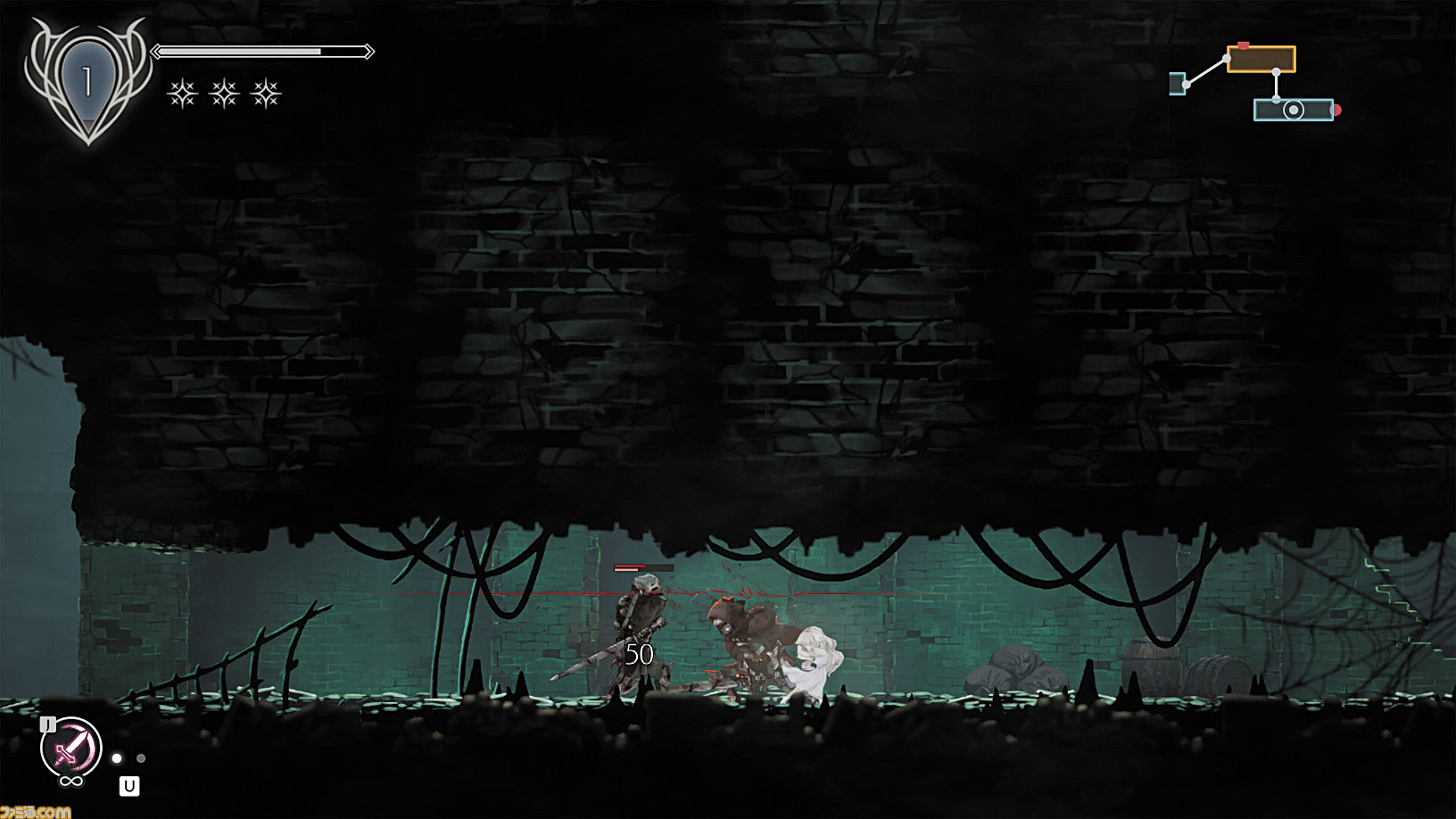Screen dimensions: 1456x819
Task: Click the prayer heal counter emblem
Action: (x=87, y=83)
